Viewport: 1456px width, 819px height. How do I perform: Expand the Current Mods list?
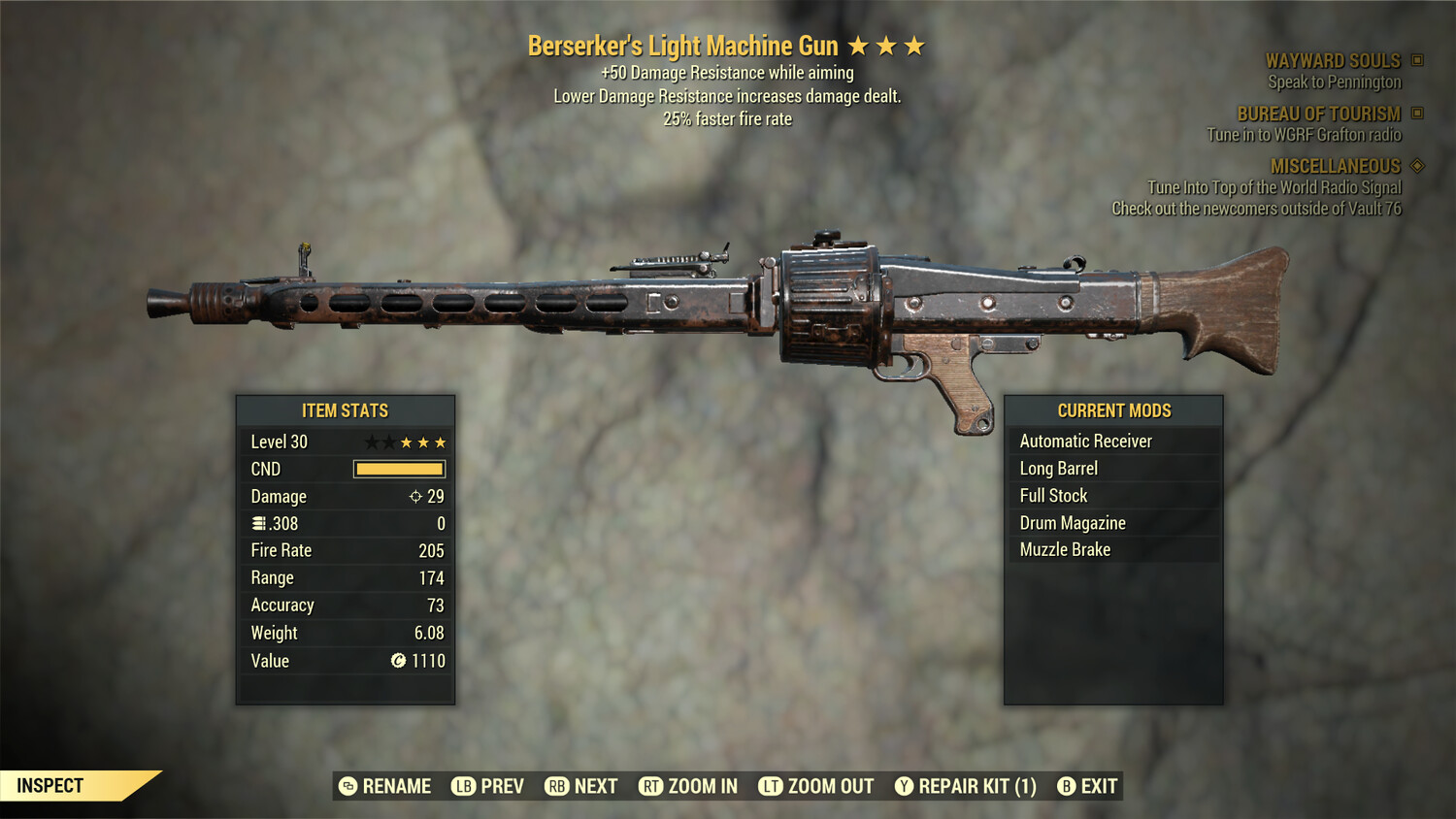tap(1113, 409)
